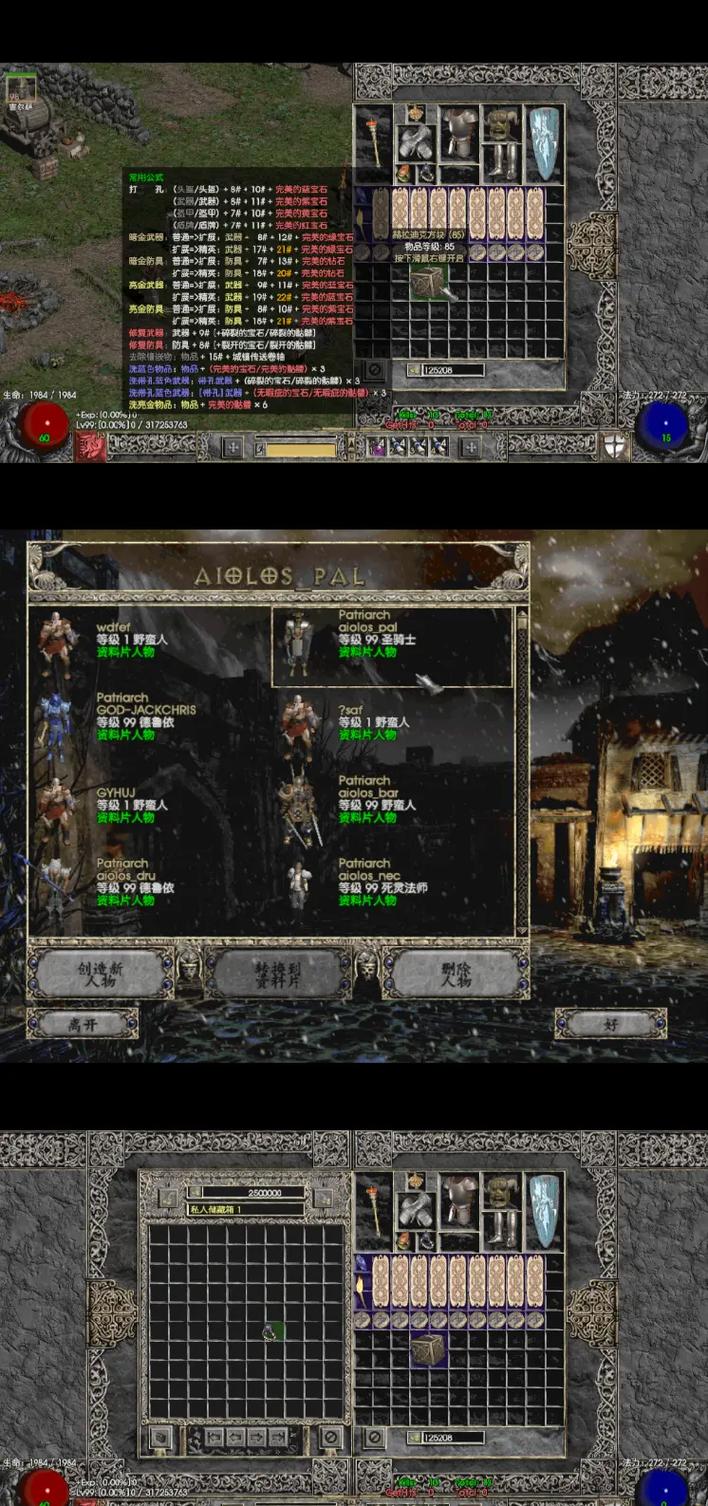708x1506 pixels.
Task: Click the 离开 exit button
Action: pyautogui.click(x=81, y=1025)
